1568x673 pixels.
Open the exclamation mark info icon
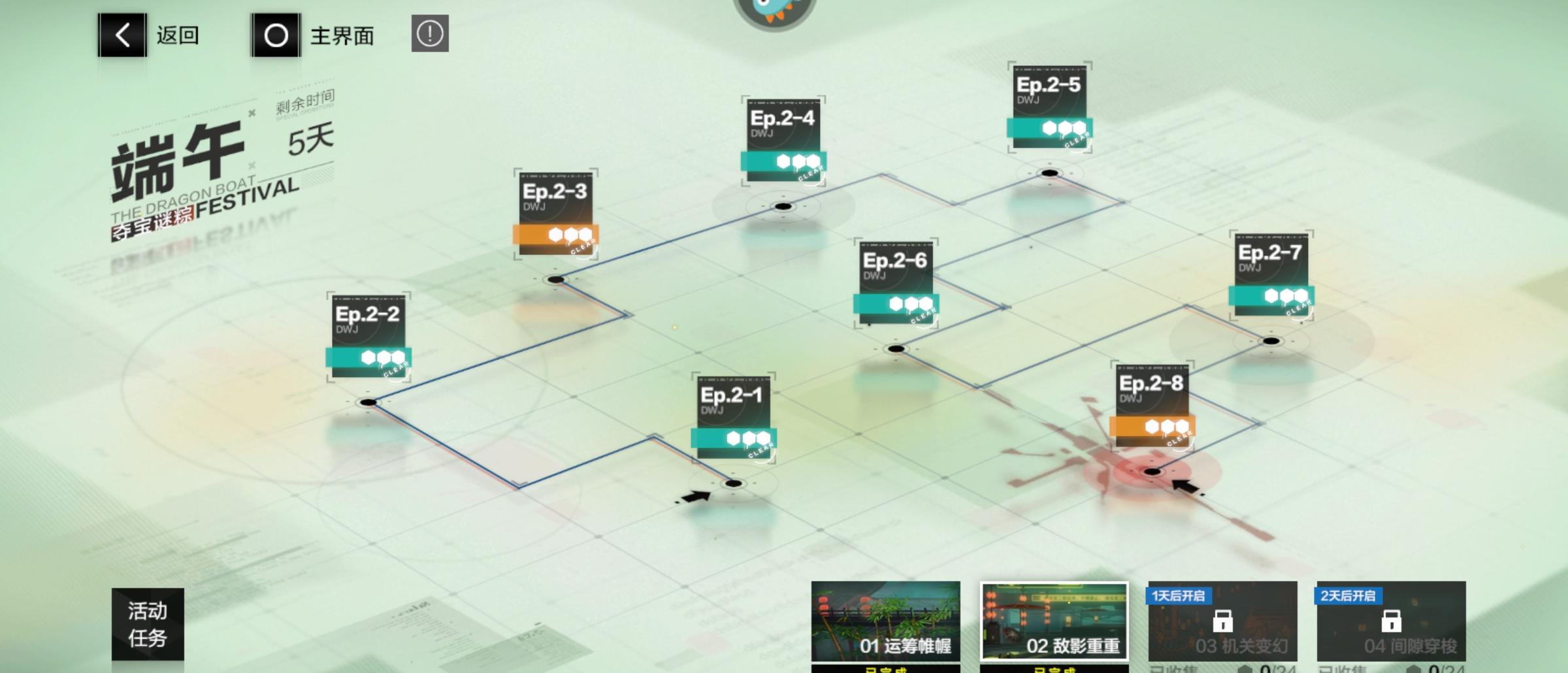coord(430,33)
